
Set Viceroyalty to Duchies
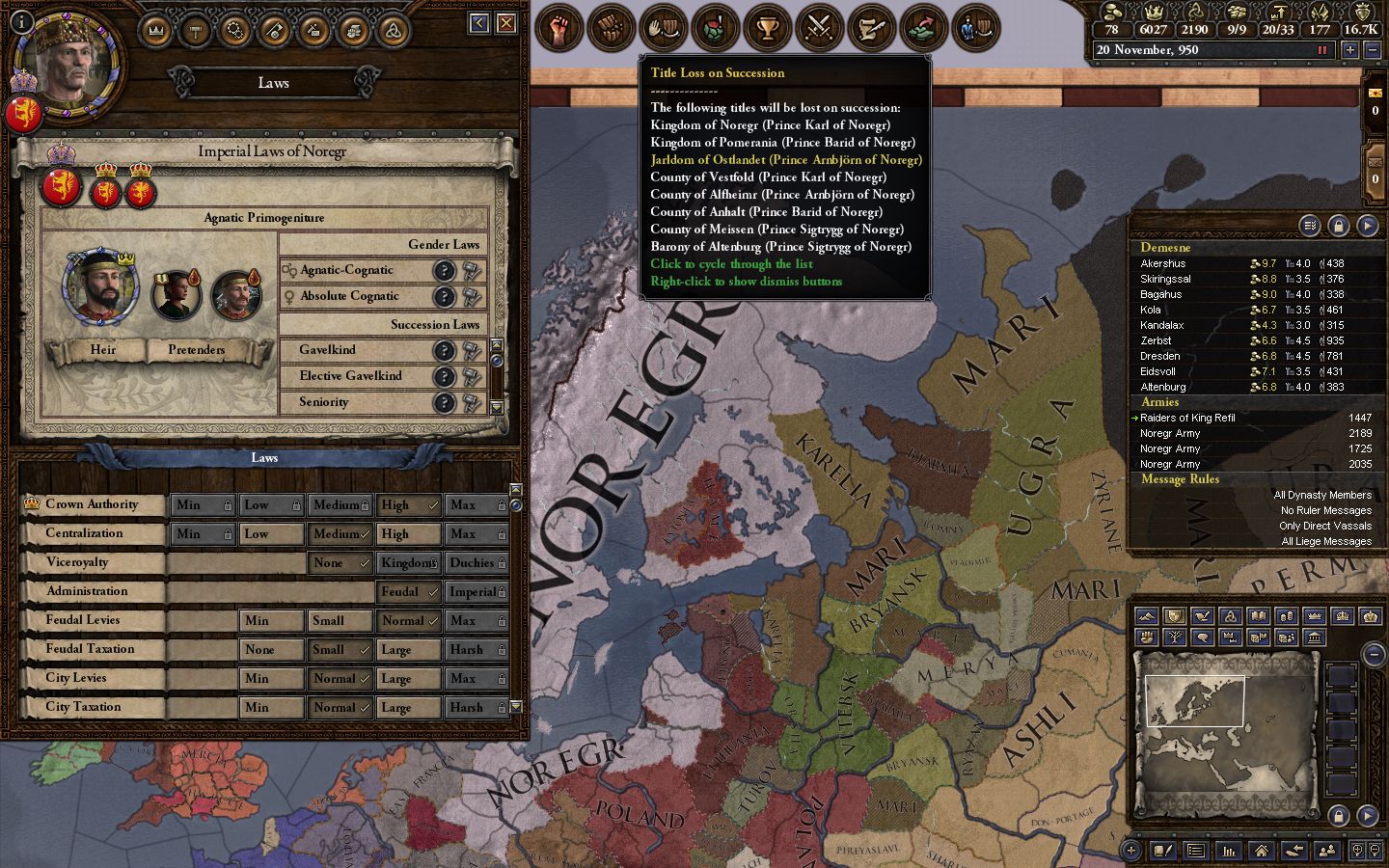477,562
